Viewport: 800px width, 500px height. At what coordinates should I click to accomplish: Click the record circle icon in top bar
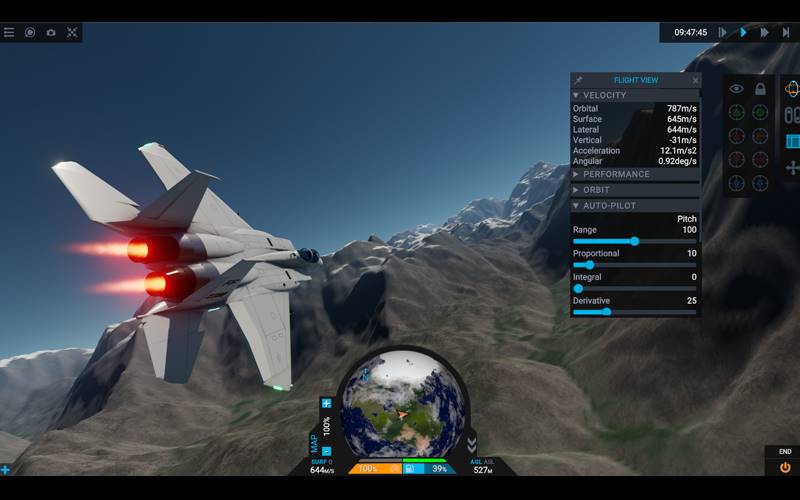tap(30, 32)
